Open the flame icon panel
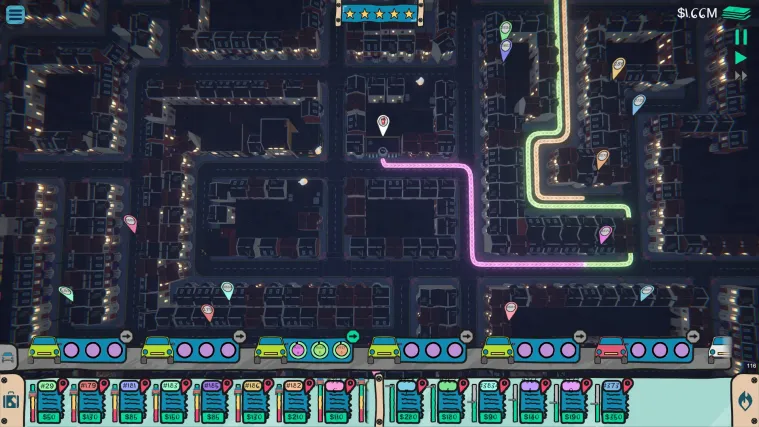Screen dimensions: 759x427 tap(744, 400)
